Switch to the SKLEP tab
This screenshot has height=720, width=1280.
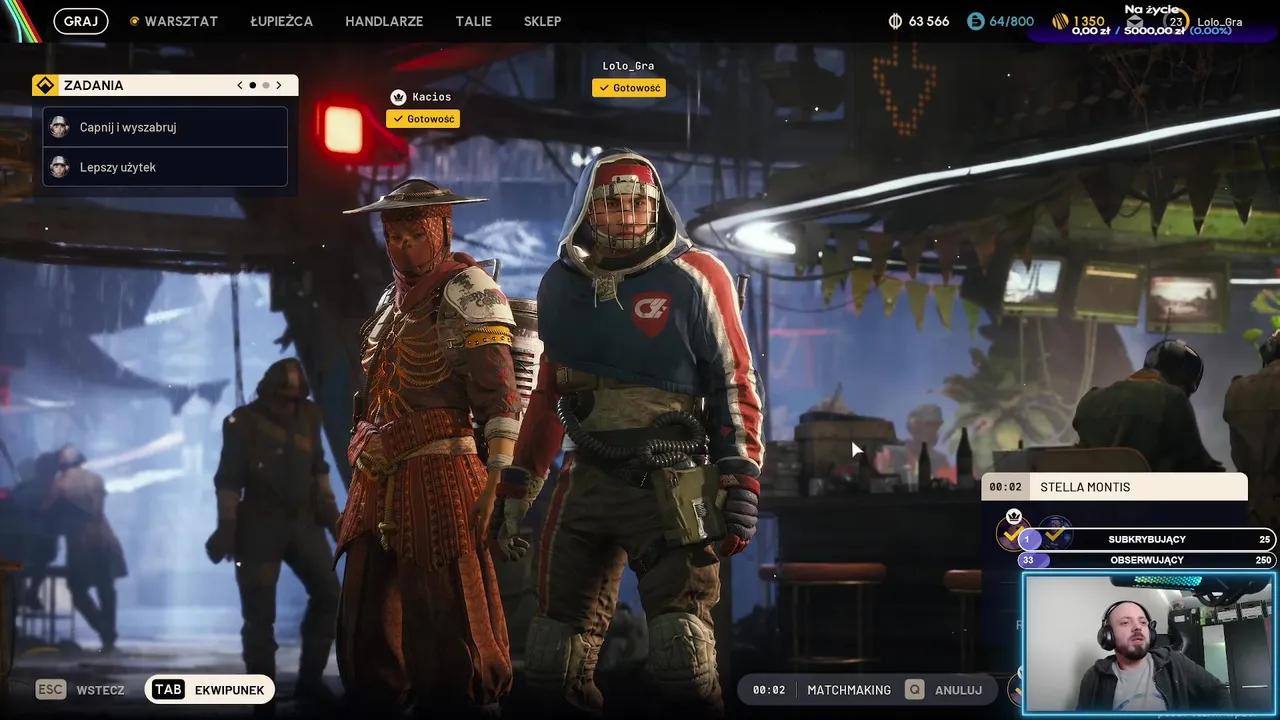coord(542,20)
